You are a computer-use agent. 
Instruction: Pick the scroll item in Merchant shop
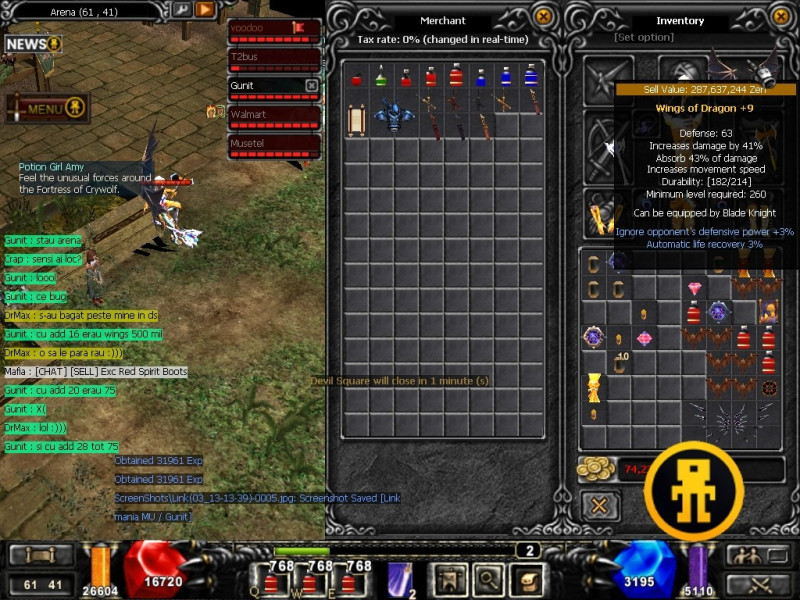356,118
